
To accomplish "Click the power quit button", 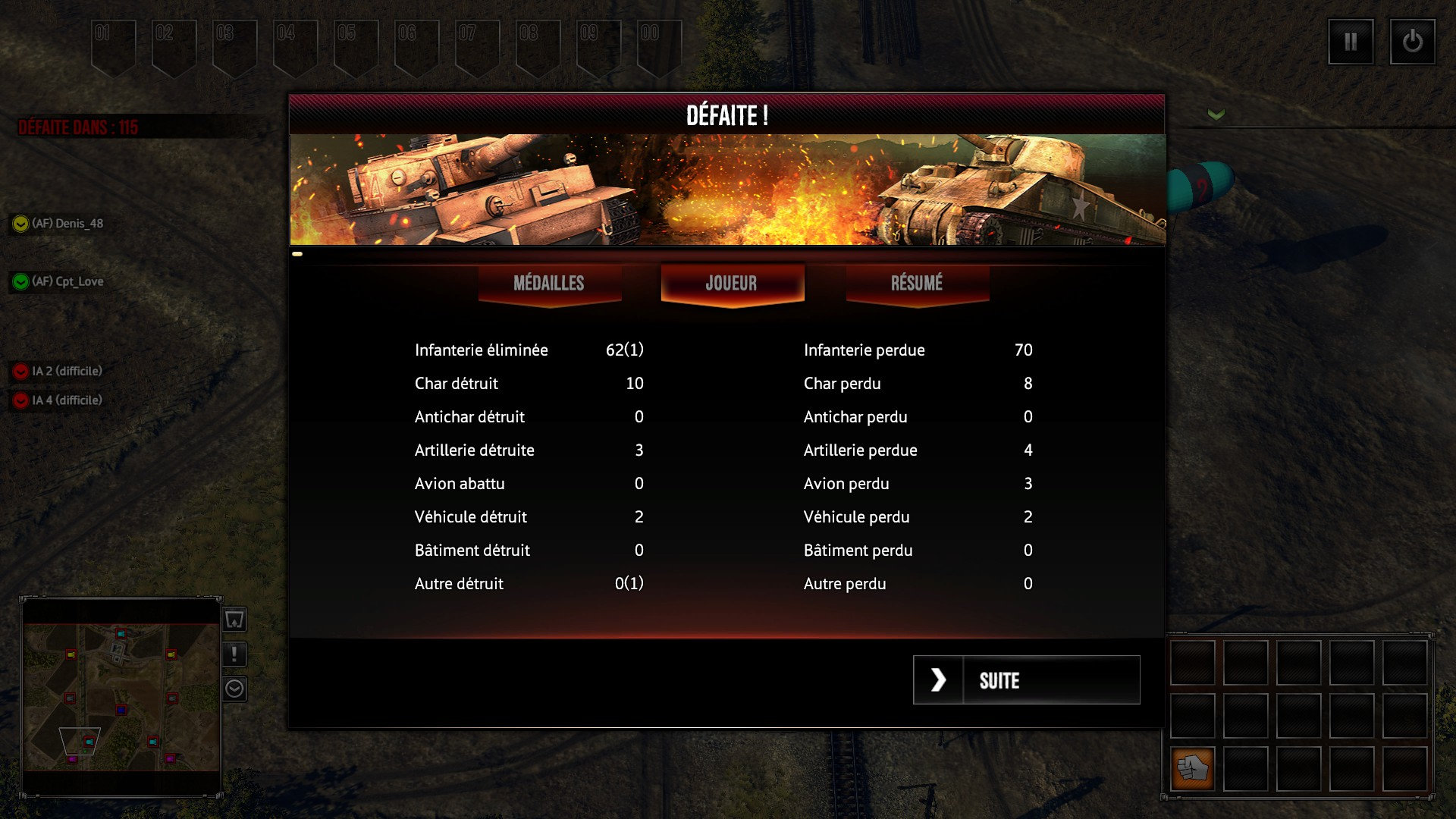I will [x=1412, y=42].
